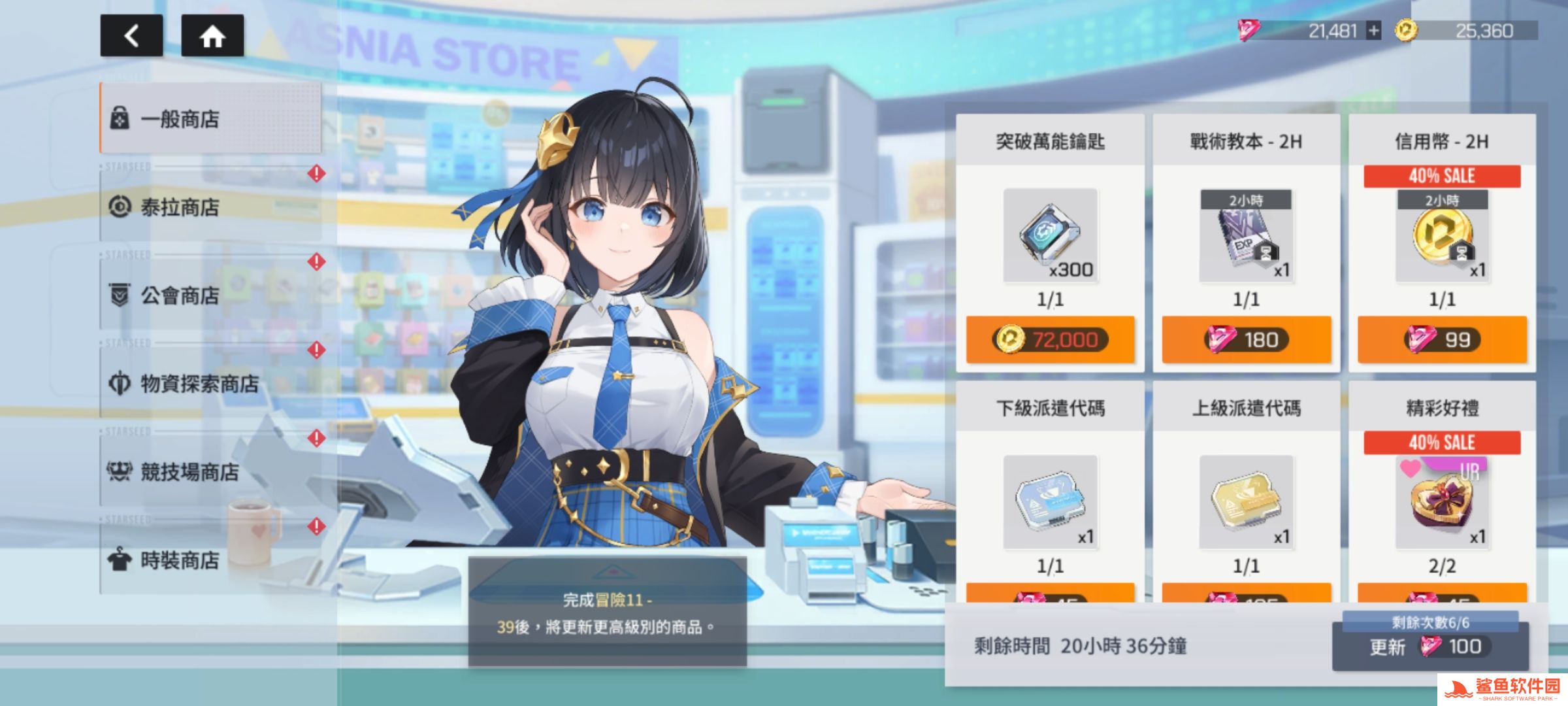Open the 公會商店 guild shop
Image resolution: width=1568 pixels, height=706 pixels.
210,295
